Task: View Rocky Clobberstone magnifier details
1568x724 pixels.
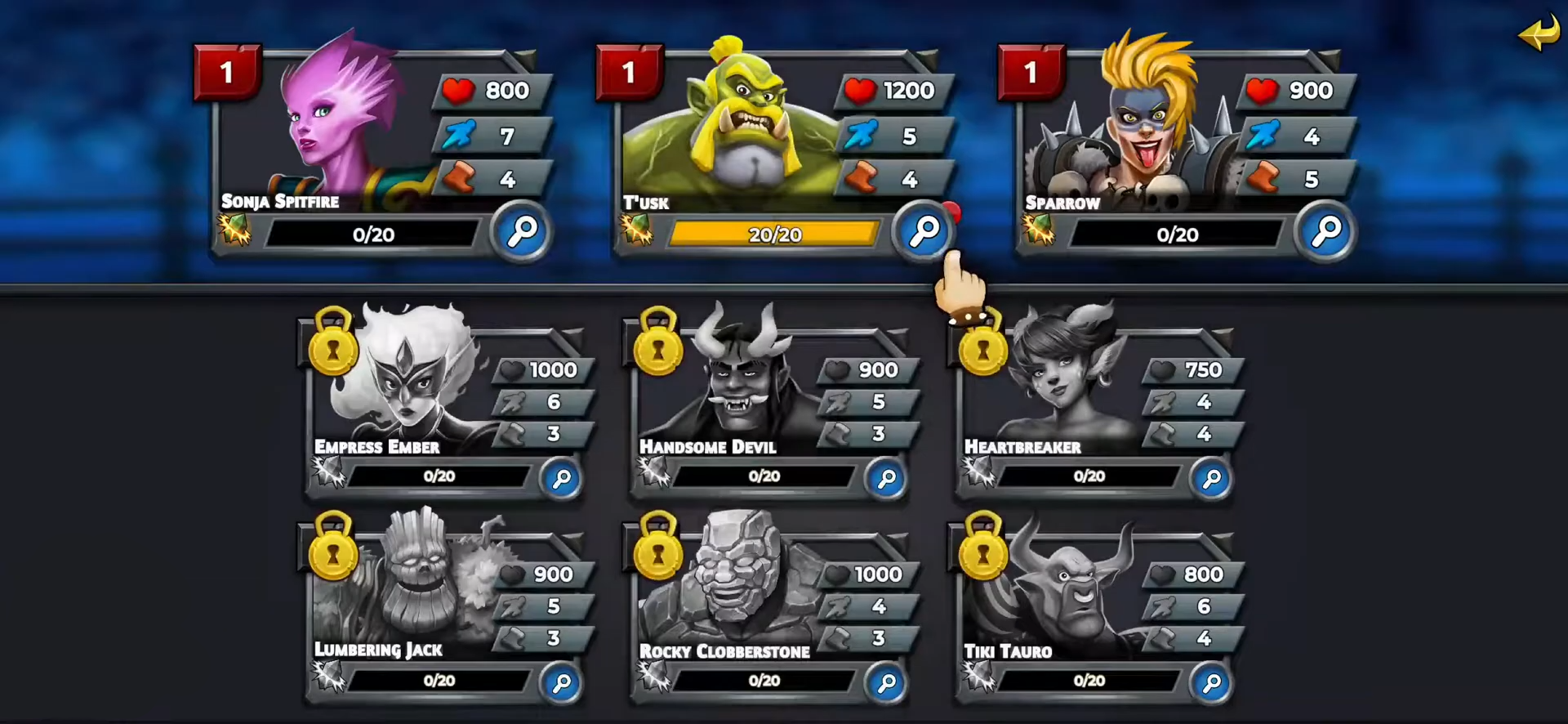Action: 886,683
